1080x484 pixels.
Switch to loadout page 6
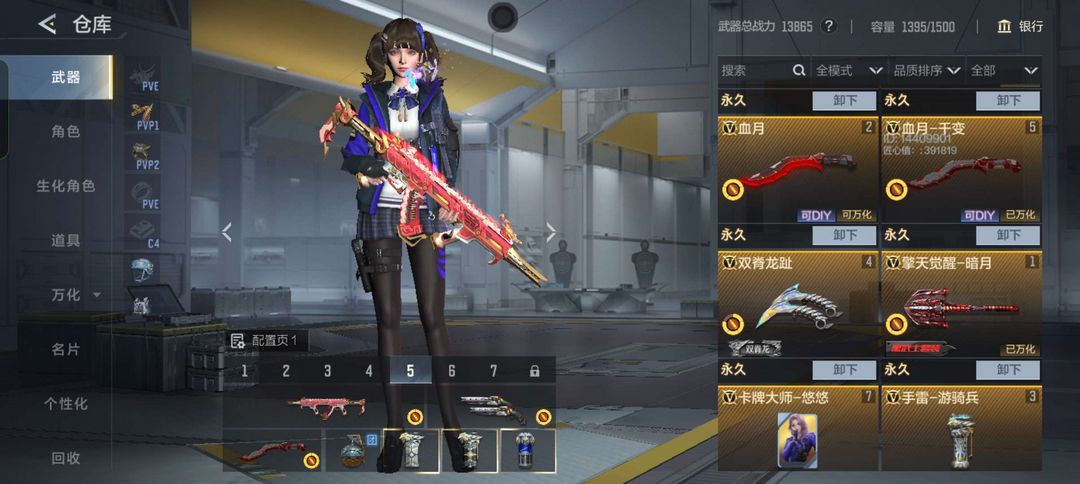coord(452,371)
